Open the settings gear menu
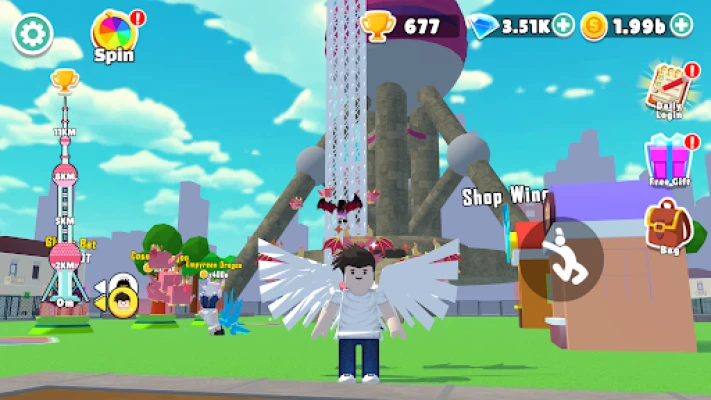This screenshot has width=711, height=400. [32, 34]
